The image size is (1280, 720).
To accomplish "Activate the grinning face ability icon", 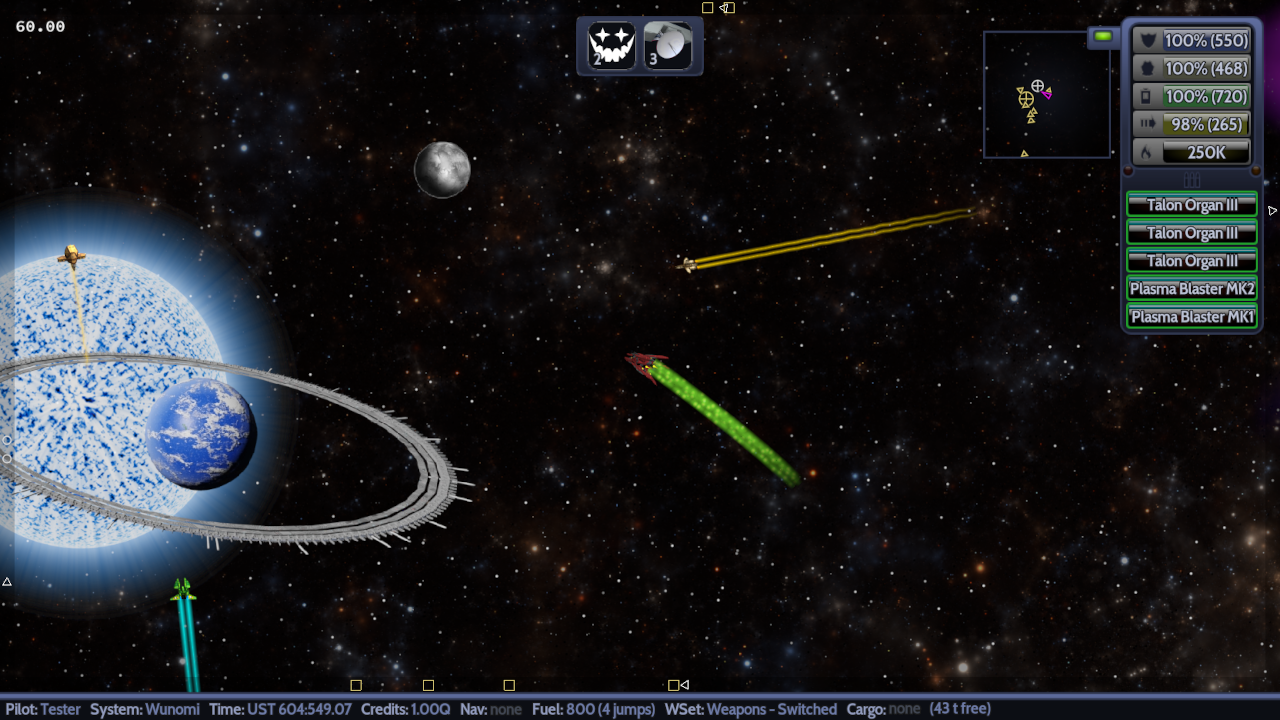I will point(612,45).
